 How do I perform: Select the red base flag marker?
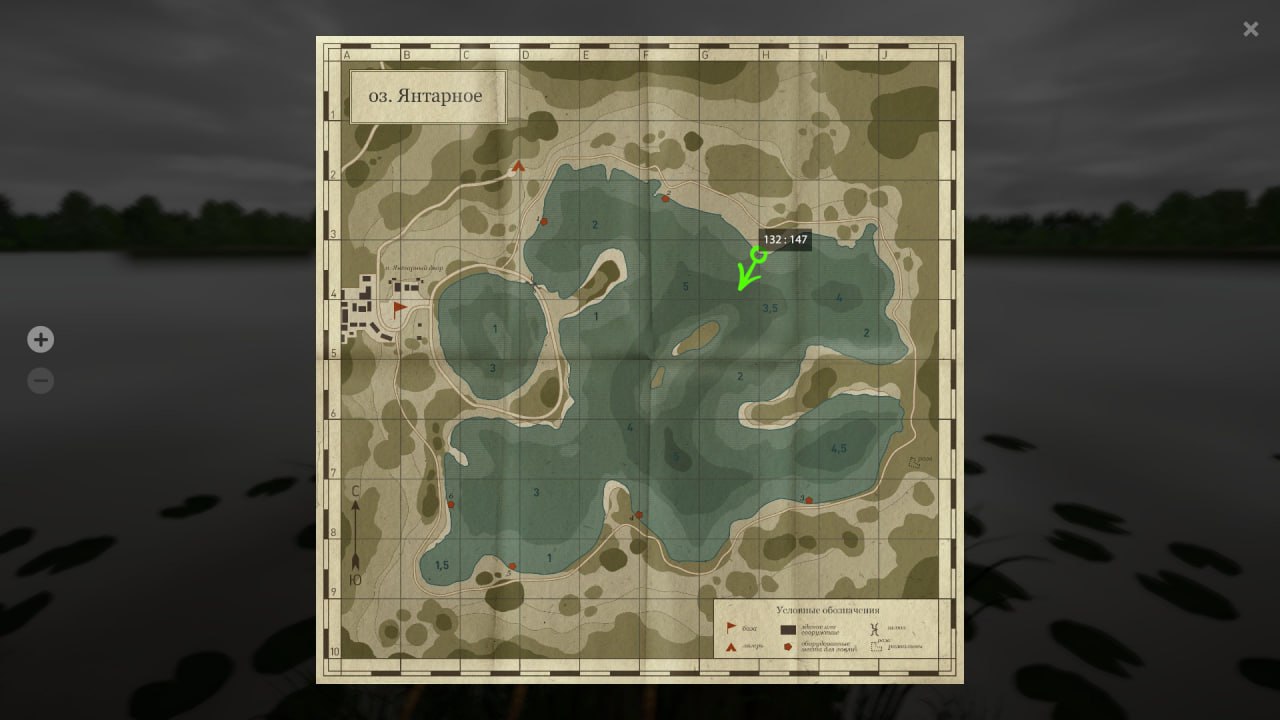400,307
